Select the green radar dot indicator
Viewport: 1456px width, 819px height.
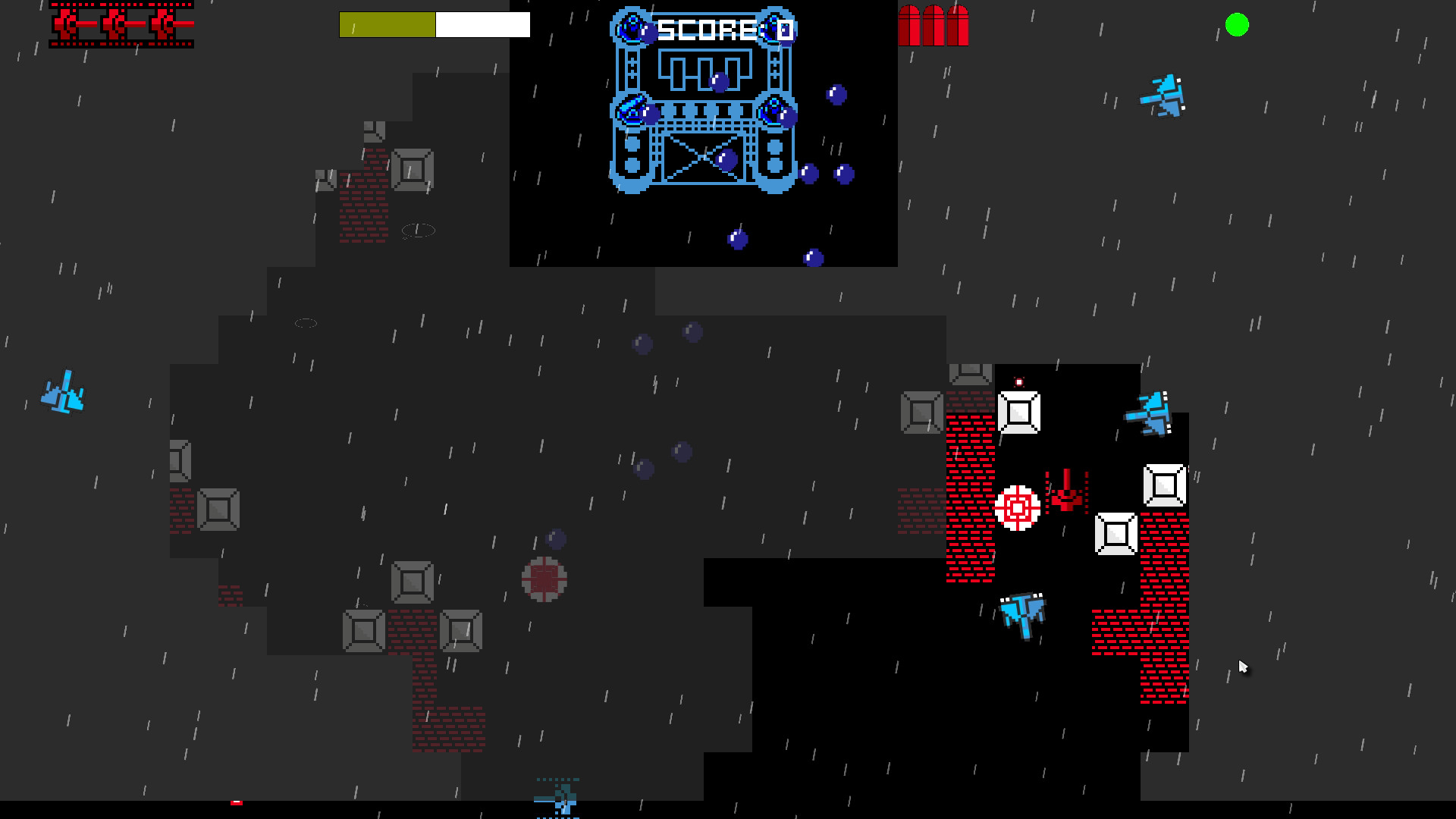[x=1237, y=25]
